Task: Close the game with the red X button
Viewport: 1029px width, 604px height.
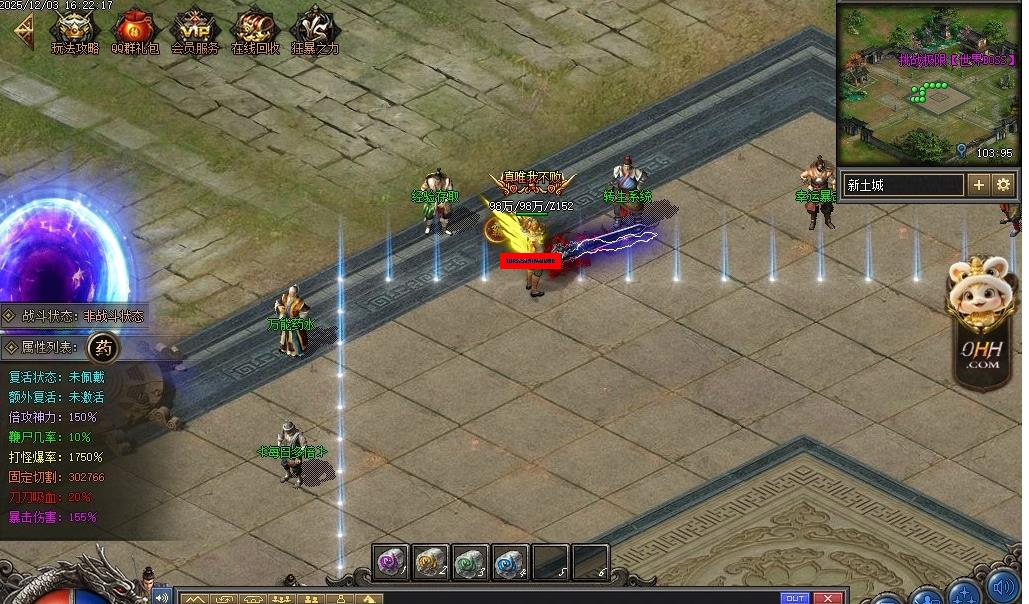Action: [827, 598]
